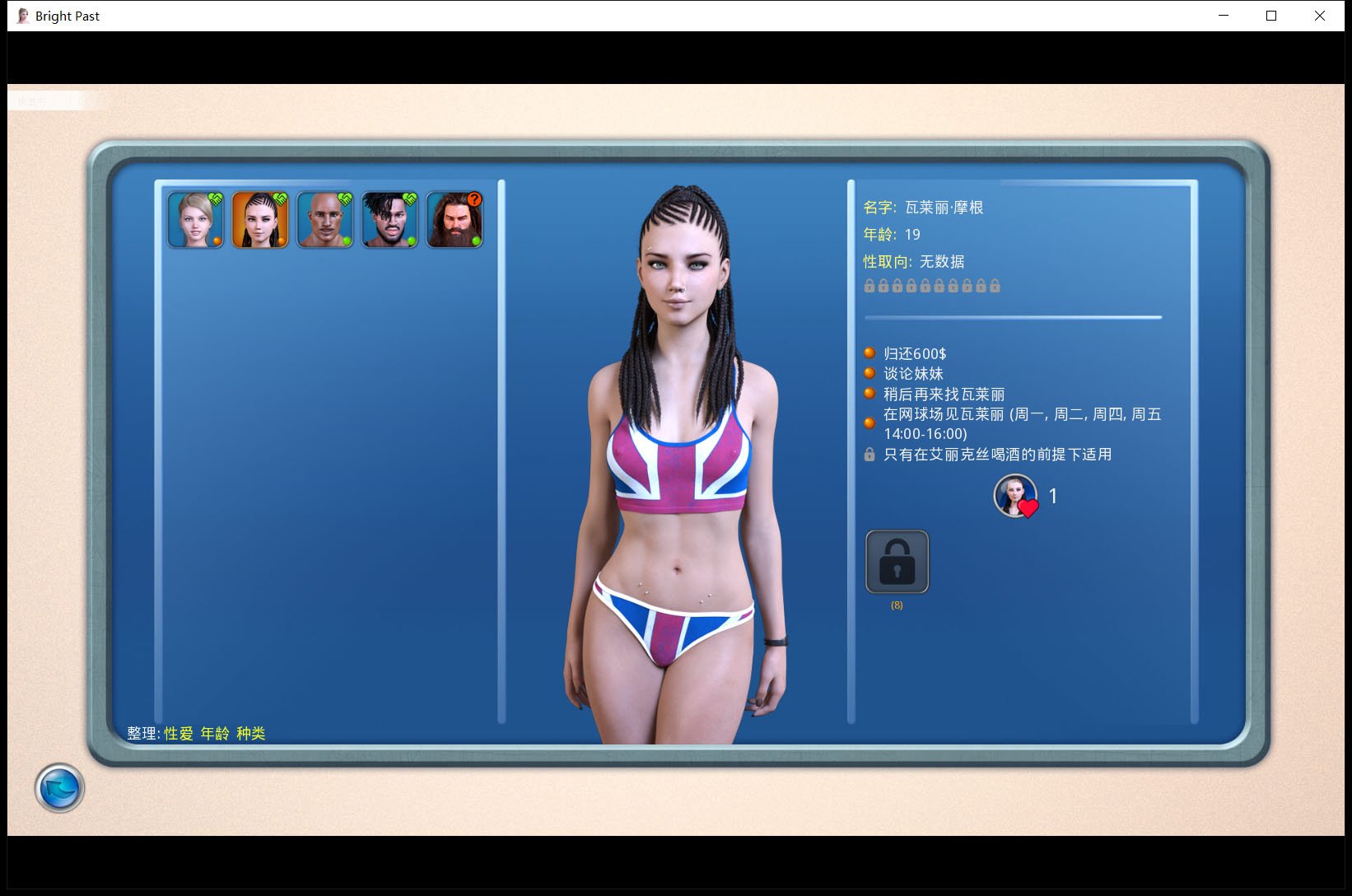Click the Bright Past app icon in the title bar

click(21, 15)
